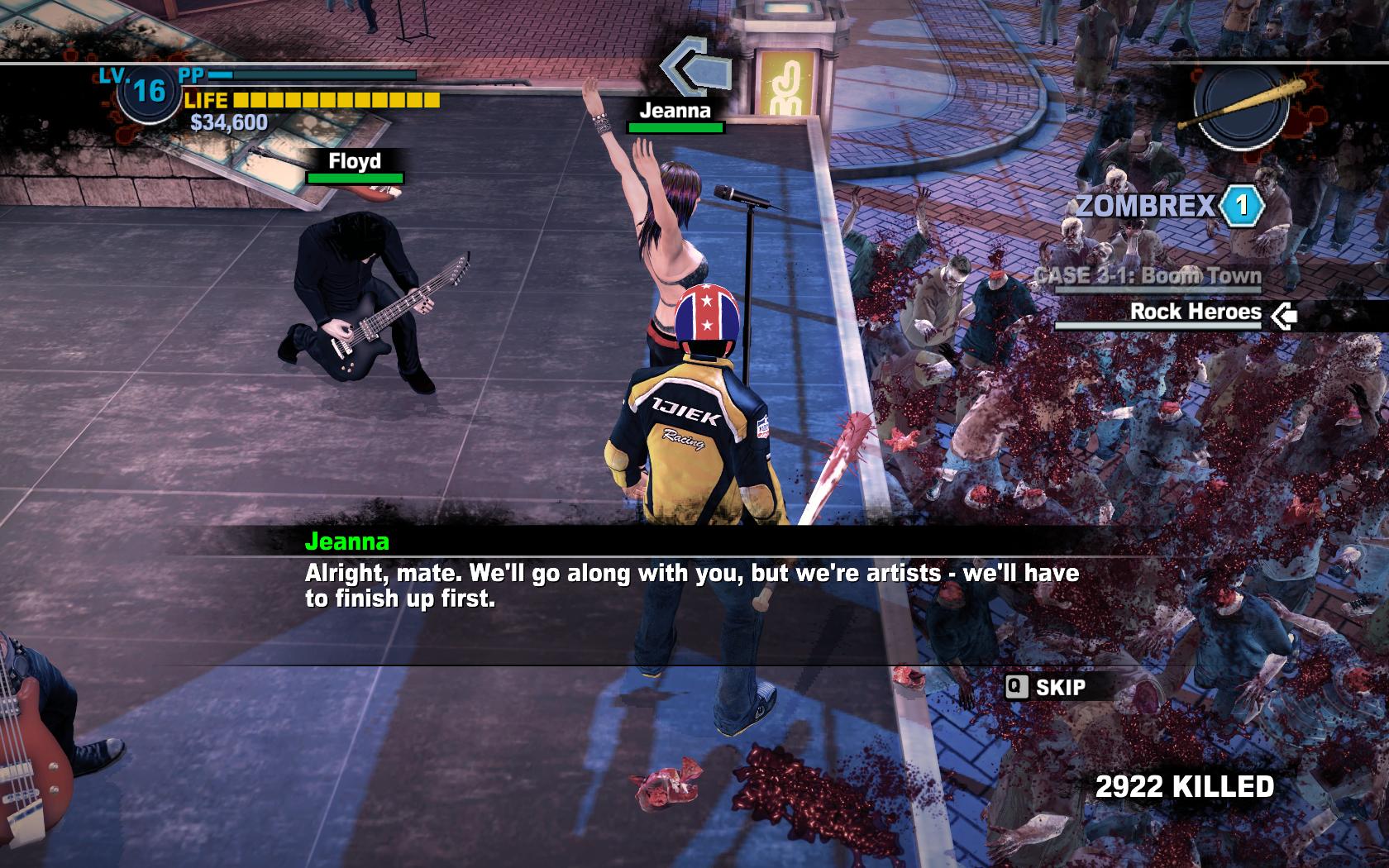Click the level 16 badge
Image resolution: width=1389 pixels, height=868 pixels.
(x=149, y=90)
